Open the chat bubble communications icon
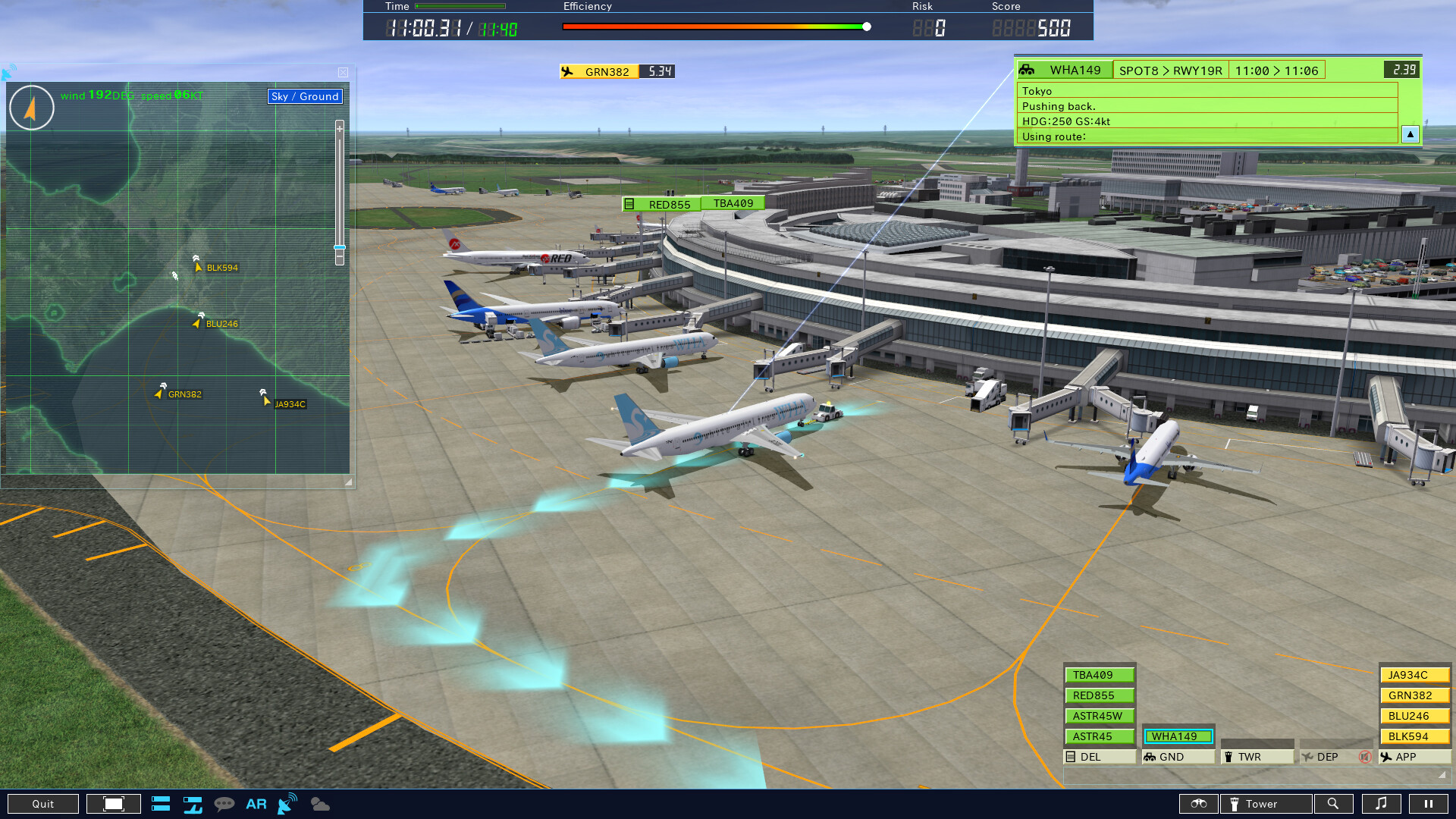 224,804
